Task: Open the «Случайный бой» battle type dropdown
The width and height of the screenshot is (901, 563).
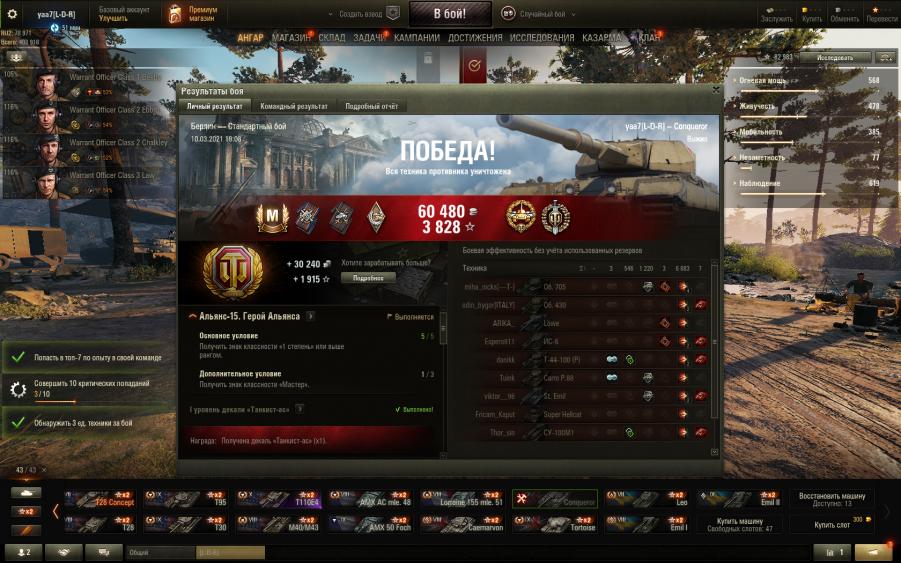Action: [x=546, y=14]
